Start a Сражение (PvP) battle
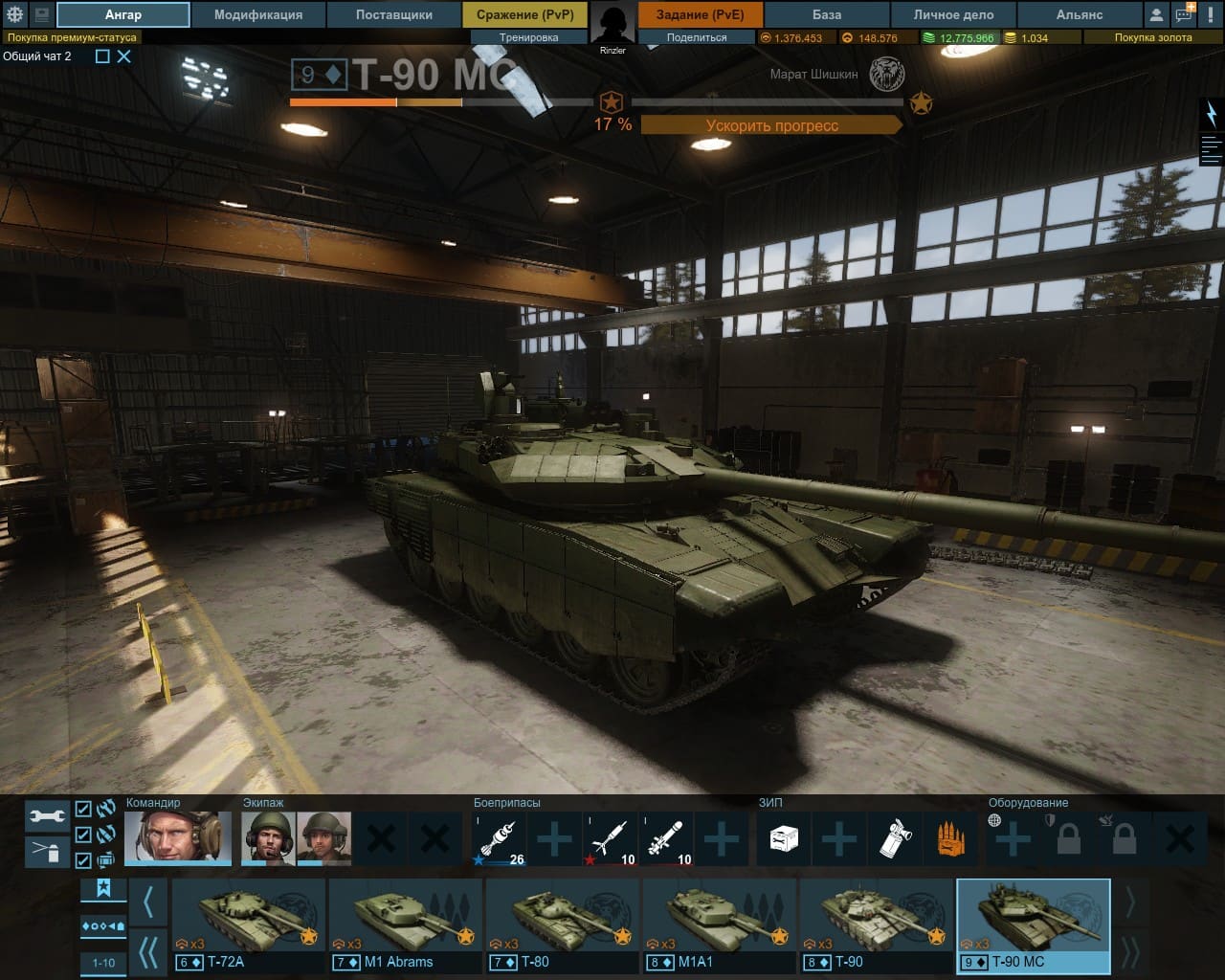1225x980 pixels. point(524,14)
